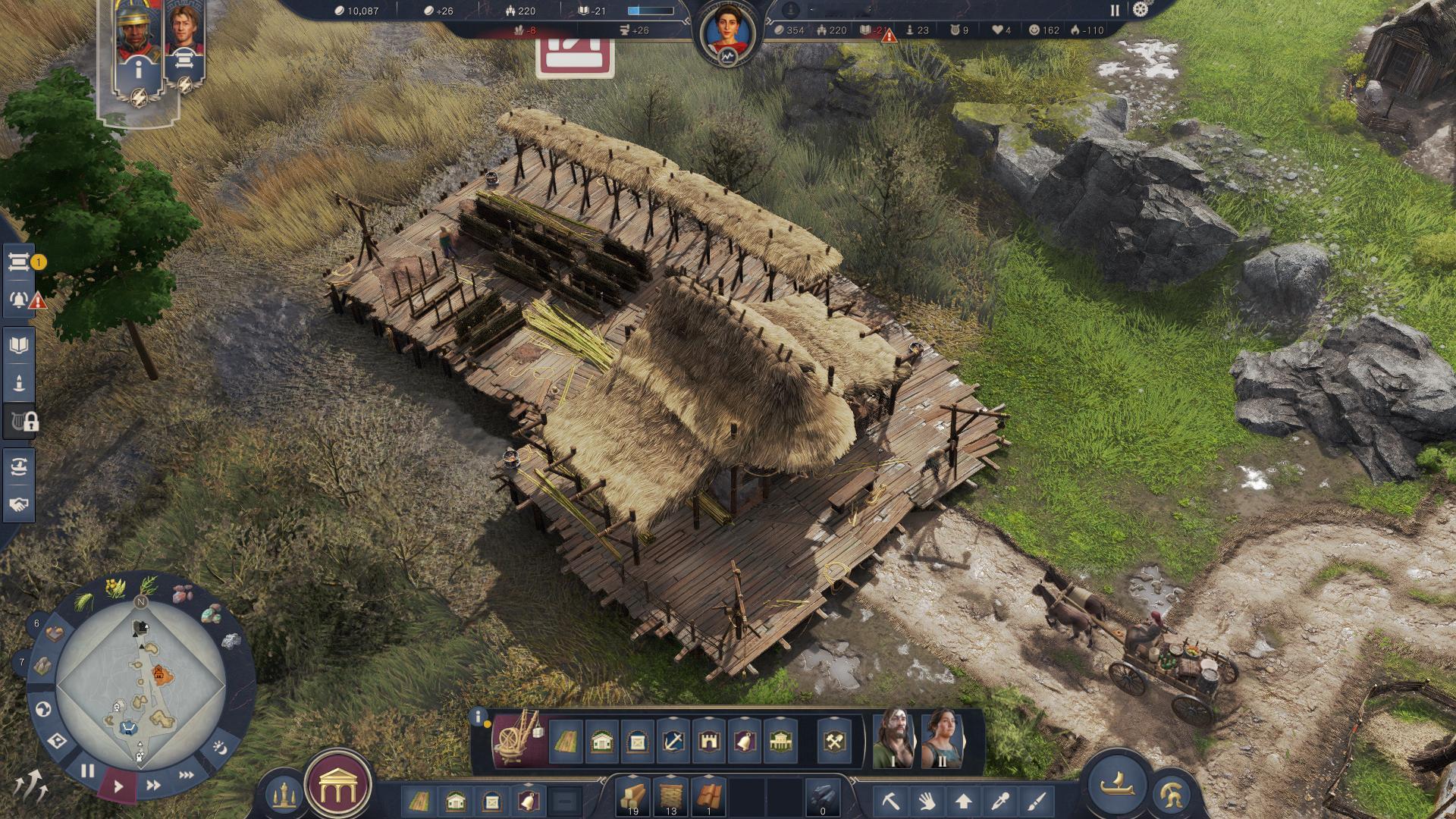
Task: Open the open book research menu
Action: (20, 346)
